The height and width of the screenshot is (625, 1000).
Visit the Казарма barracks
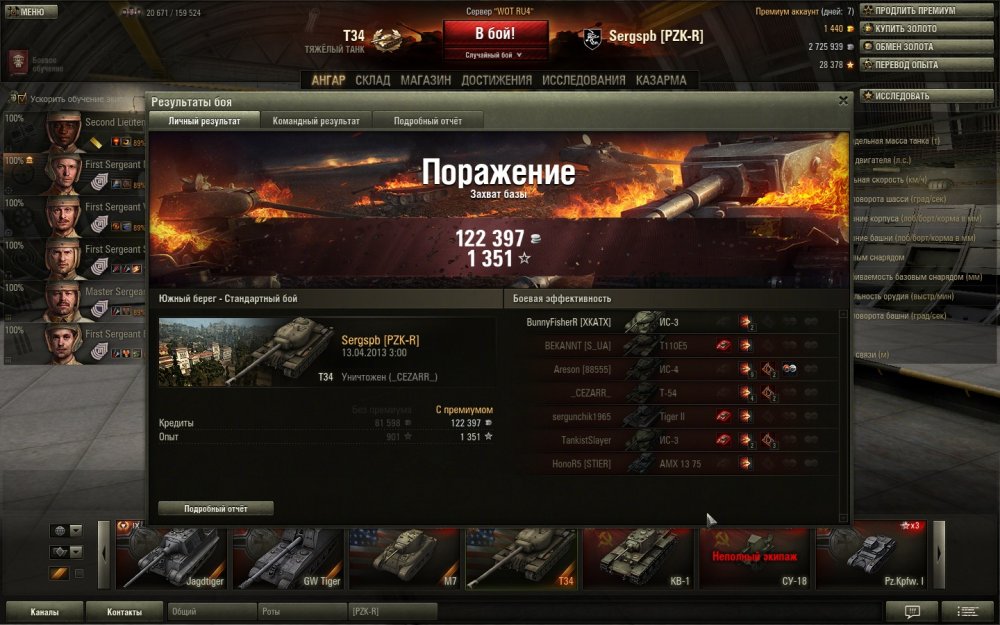[660, 80]
